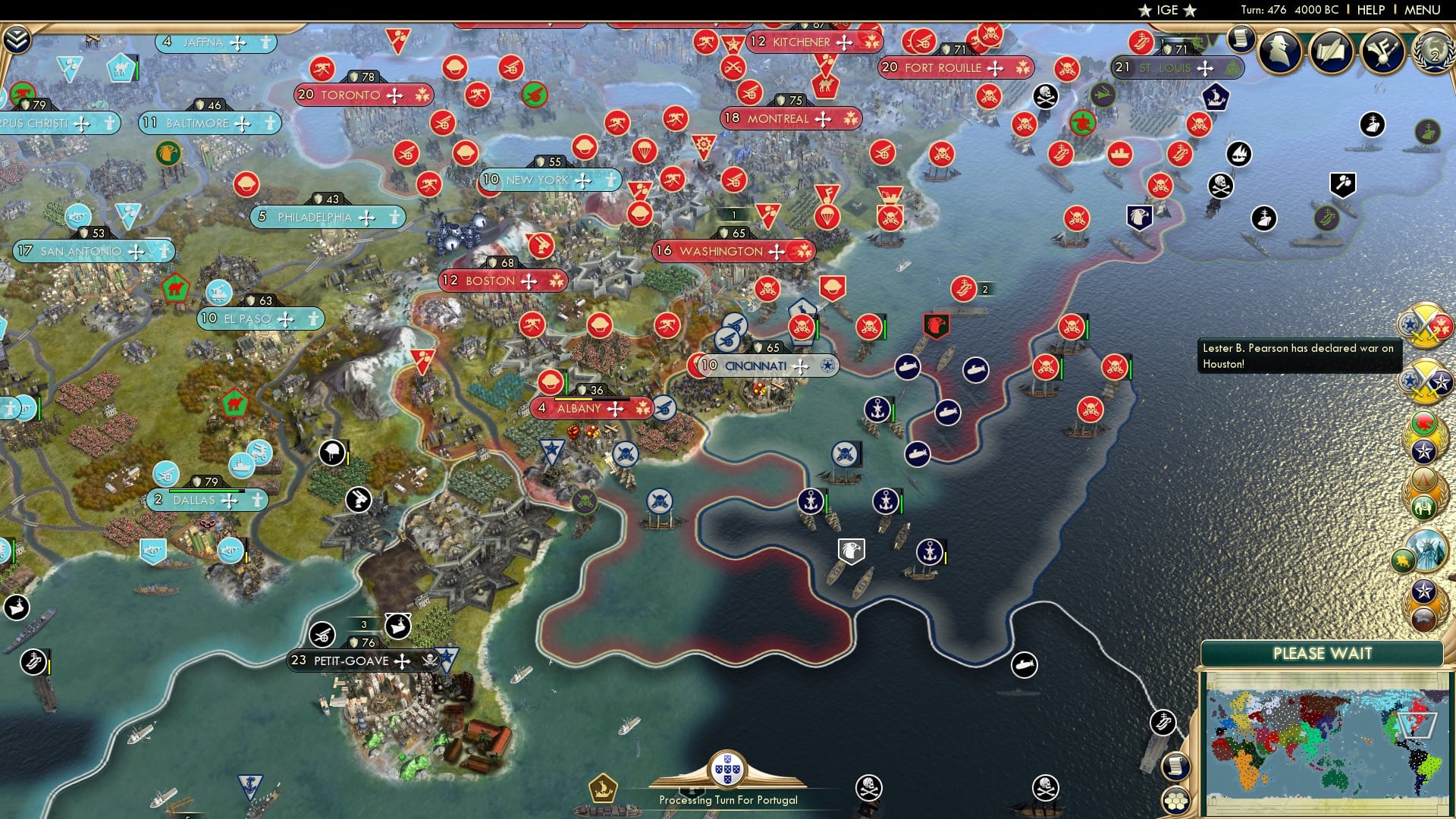The image size is (1456, 819).
Task: Open the notification log scroll icon
Action: pyautogui.click(x=1241, y=39)
